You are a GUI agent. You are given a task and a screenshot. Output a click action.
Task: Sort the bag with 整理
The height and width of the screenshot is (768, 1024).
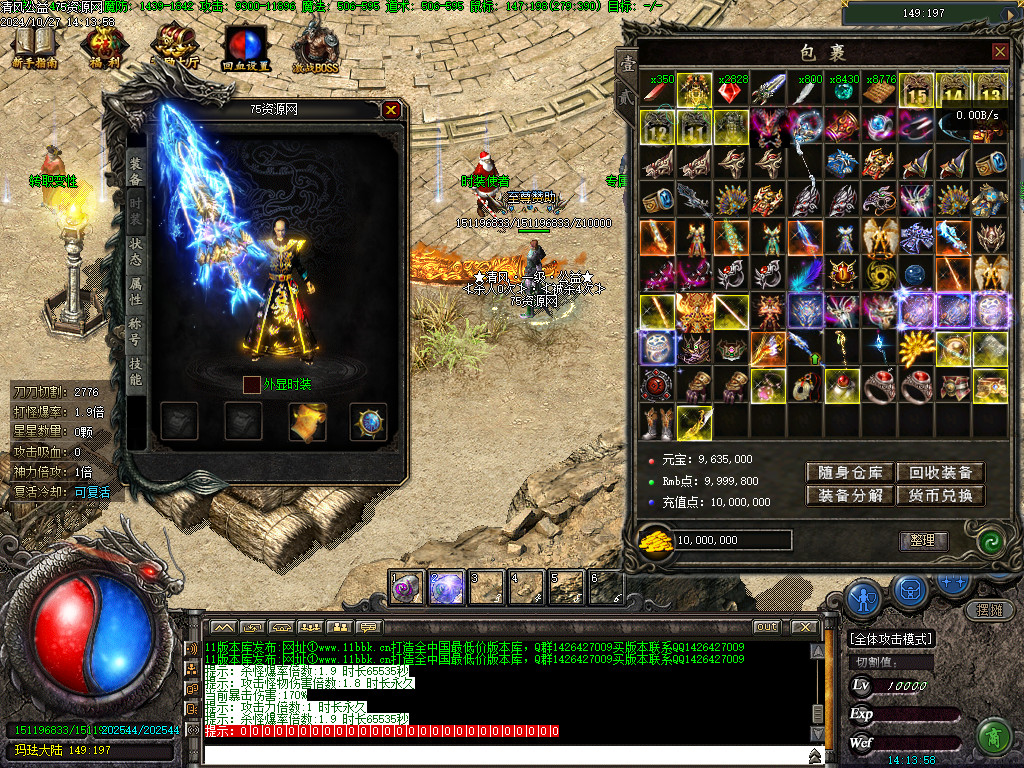click(x=922, y=541)
